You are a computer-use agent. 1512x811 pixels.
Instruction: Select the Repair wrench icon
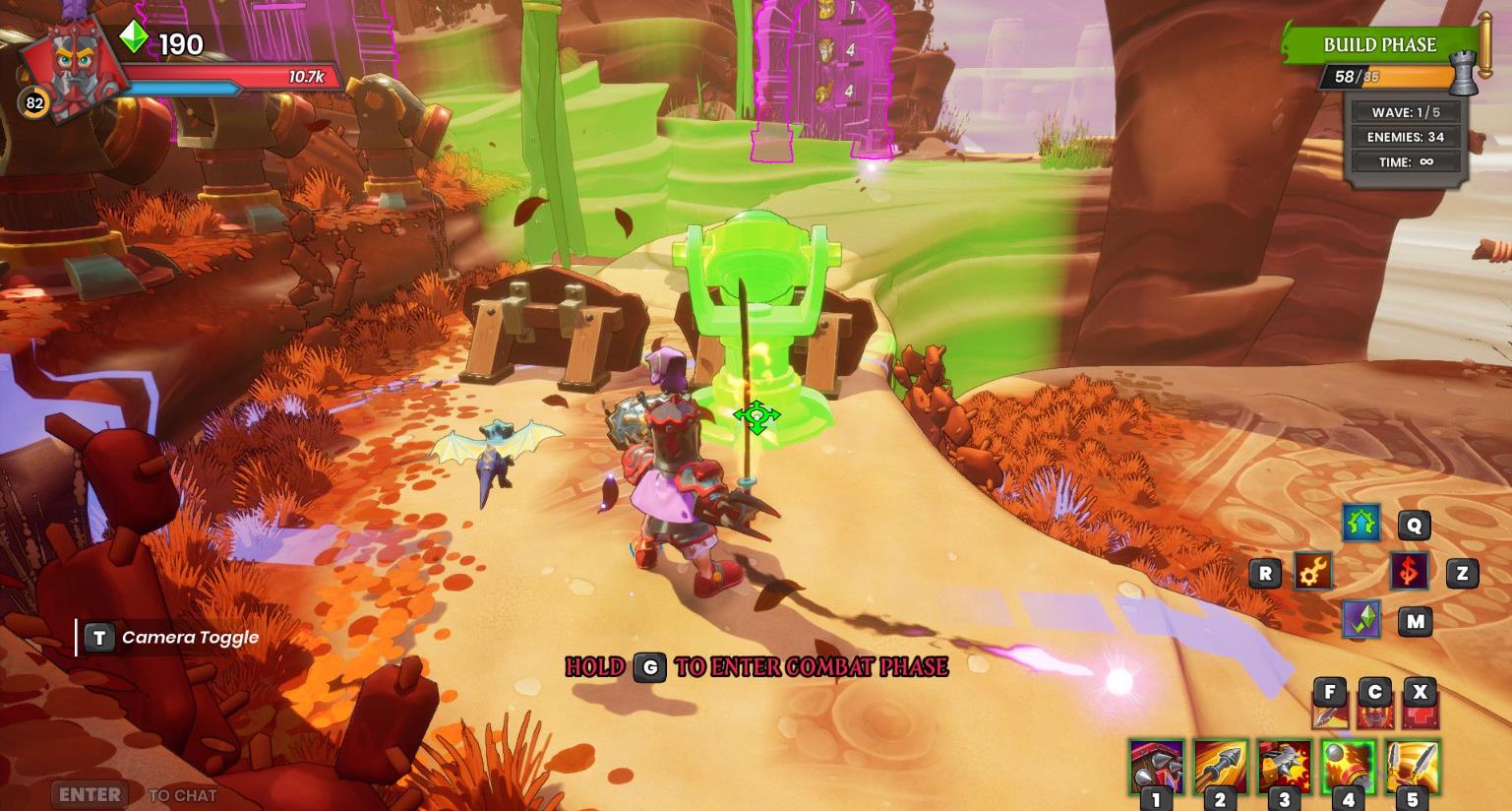click(x=1311, y=570)
